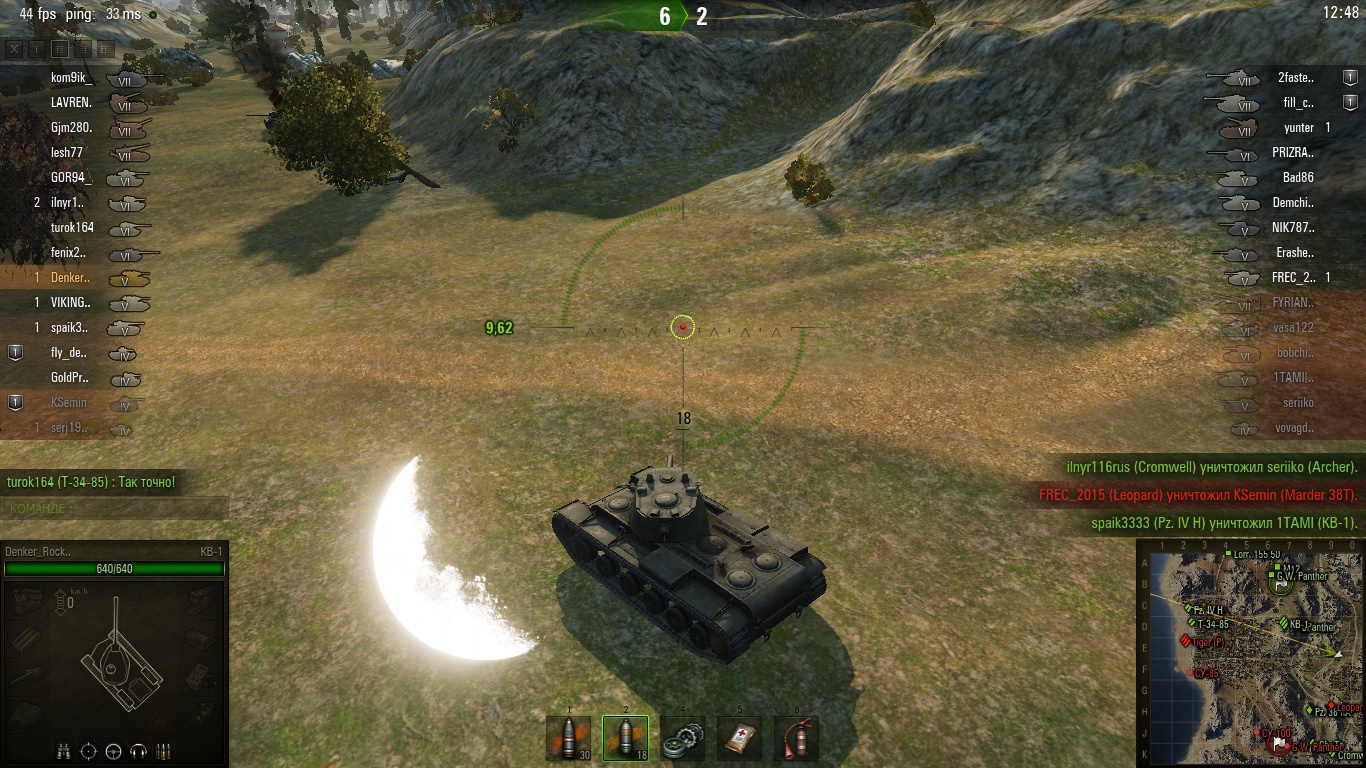This screenshot has height=768, width=1366.
Task: Select enemy player yunter in the list
Action: (x=1298, y=128)
